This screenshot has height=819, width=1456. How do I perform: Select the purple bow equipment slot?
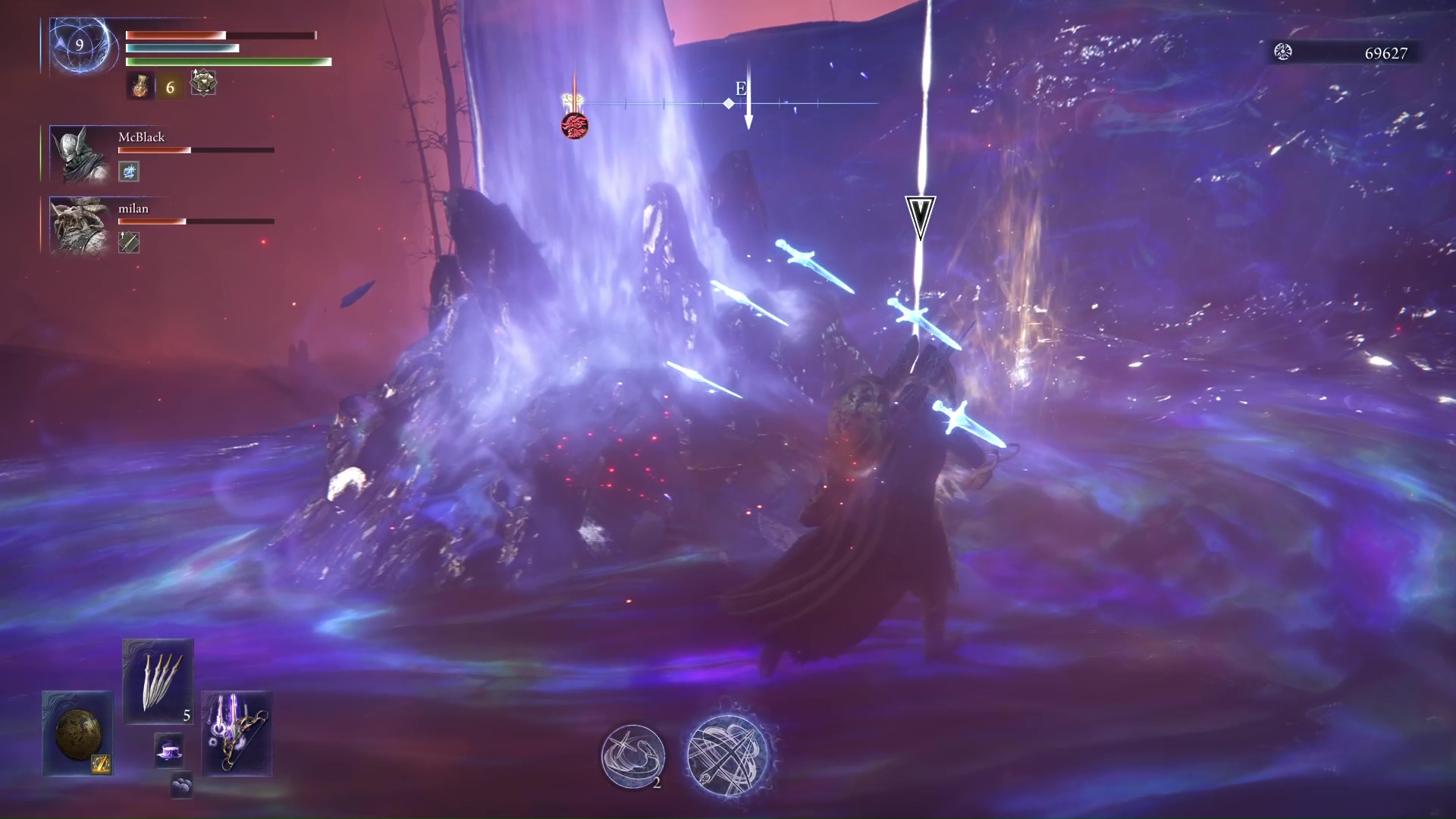point(236,734)
